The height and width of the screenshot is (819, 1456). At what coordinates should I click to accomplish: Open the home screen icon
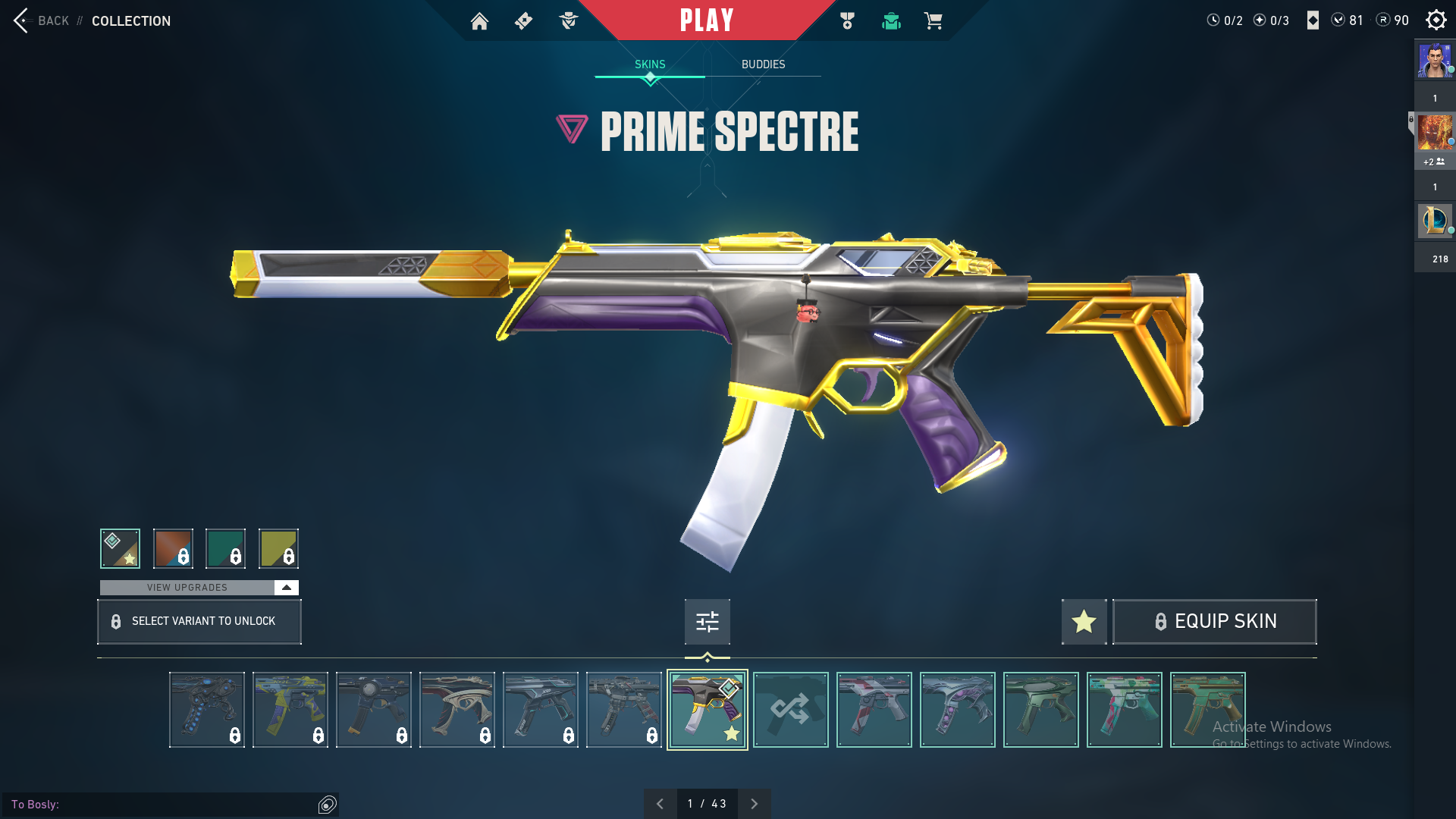479,21
